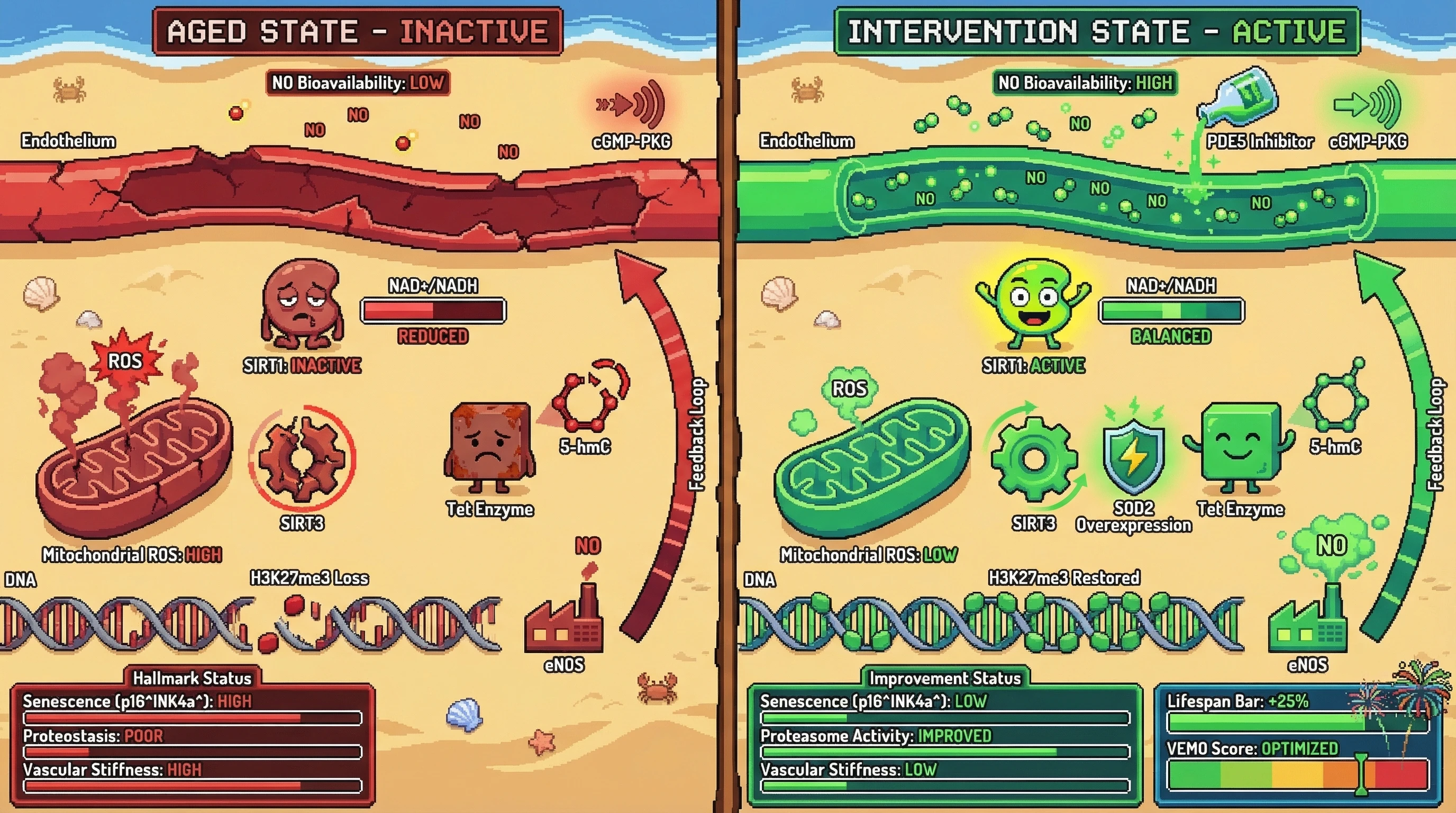Click the green cGMP-PKG signal icon
The width and height of the screenshot is (1456, 813).
click(x=1368, y=105)
